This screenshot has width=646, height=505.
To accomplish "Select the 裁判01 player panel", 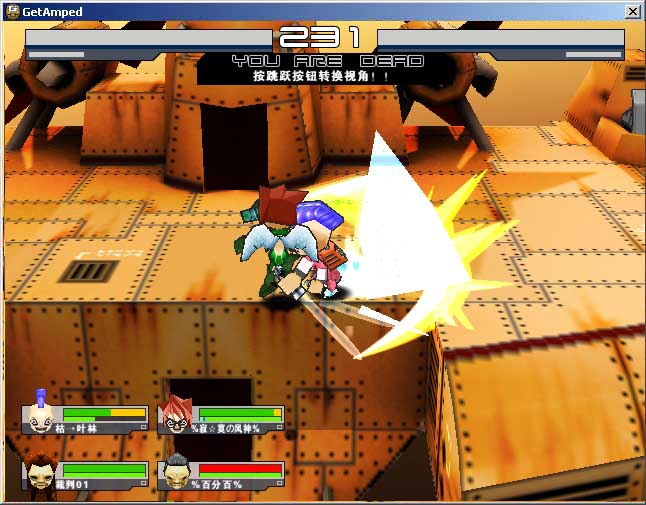I will click(x=86, y=475).
